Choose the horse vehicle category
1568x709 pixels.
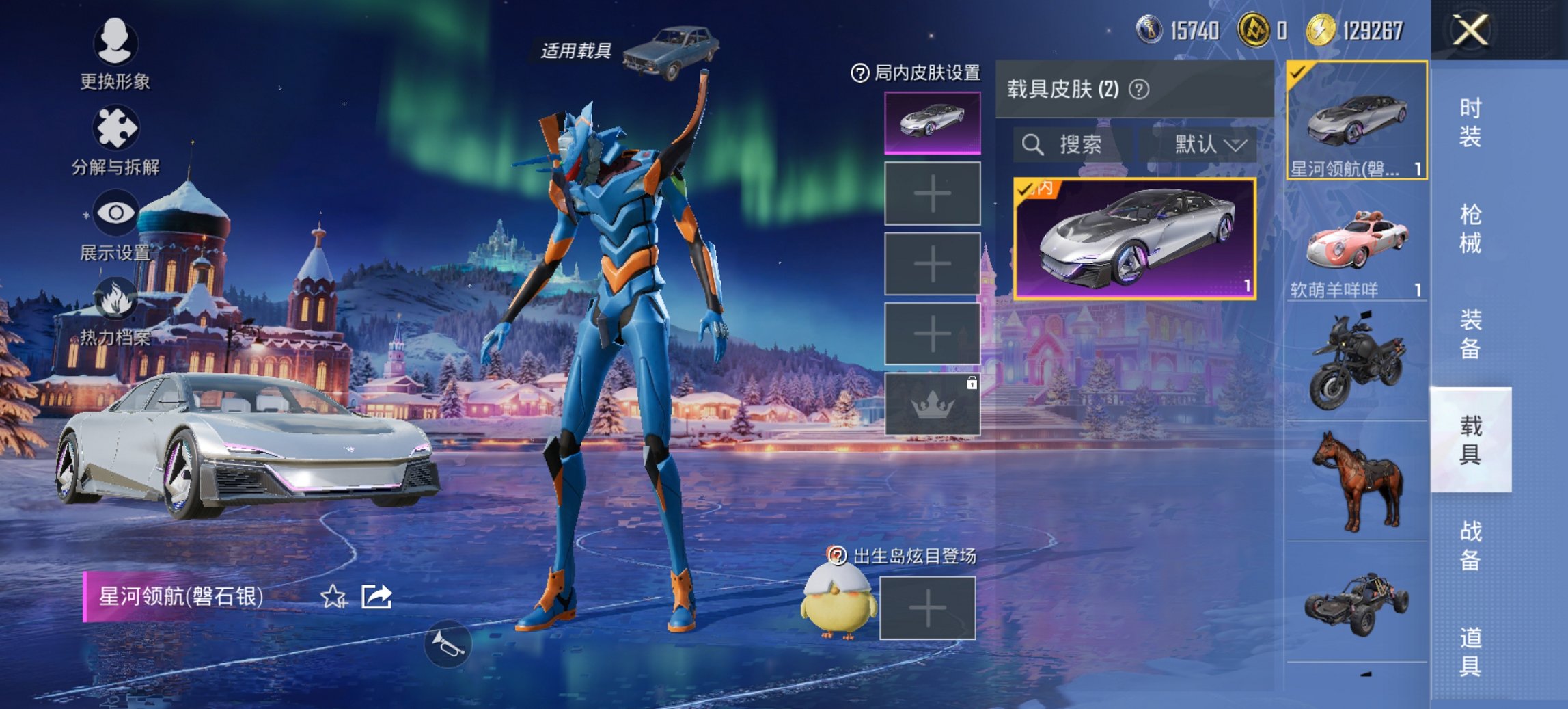tap(1356, 481)
